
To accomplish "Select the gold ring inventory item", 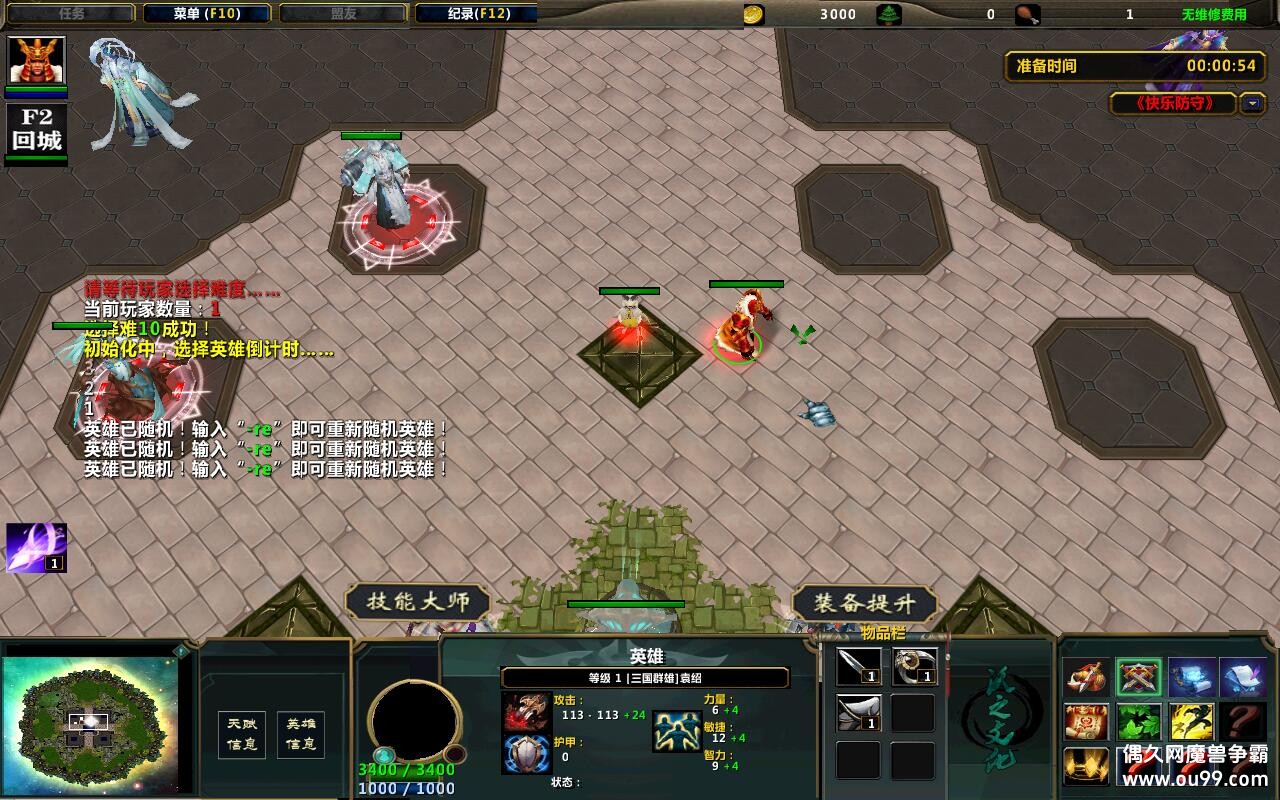I will point(914,667).
